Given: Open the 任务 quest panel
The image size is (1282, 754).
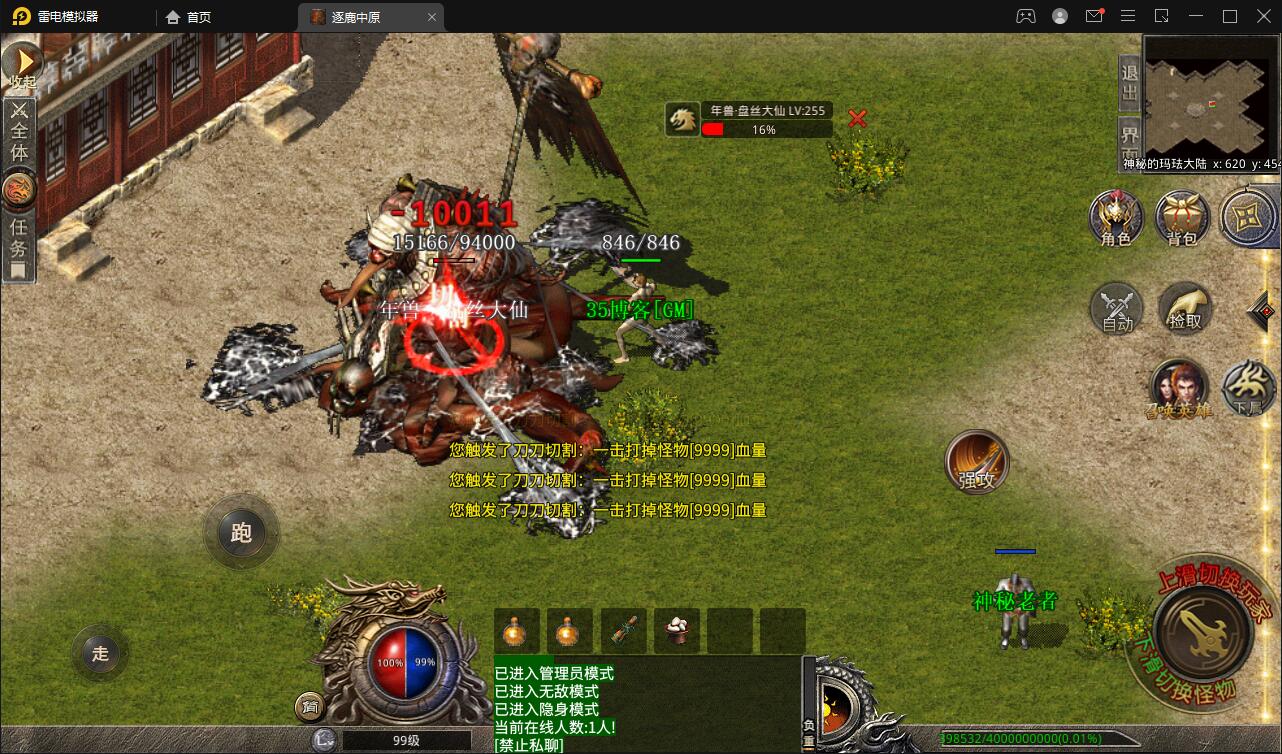Looking at the screenshot, I should pyautogui.click(x=20, y=241).
